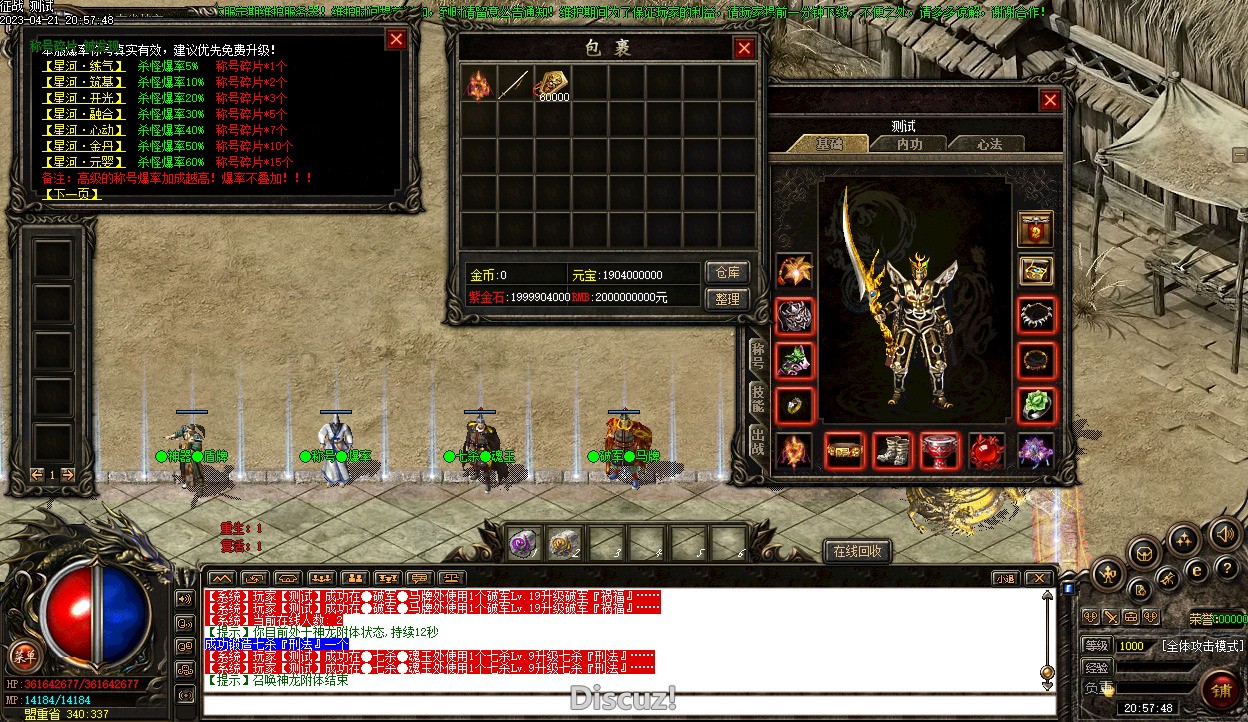Switch to the 内功 tab
The height and width of the screenshot is (722, 1248).
pyautogui.click(x=909, y=144)
